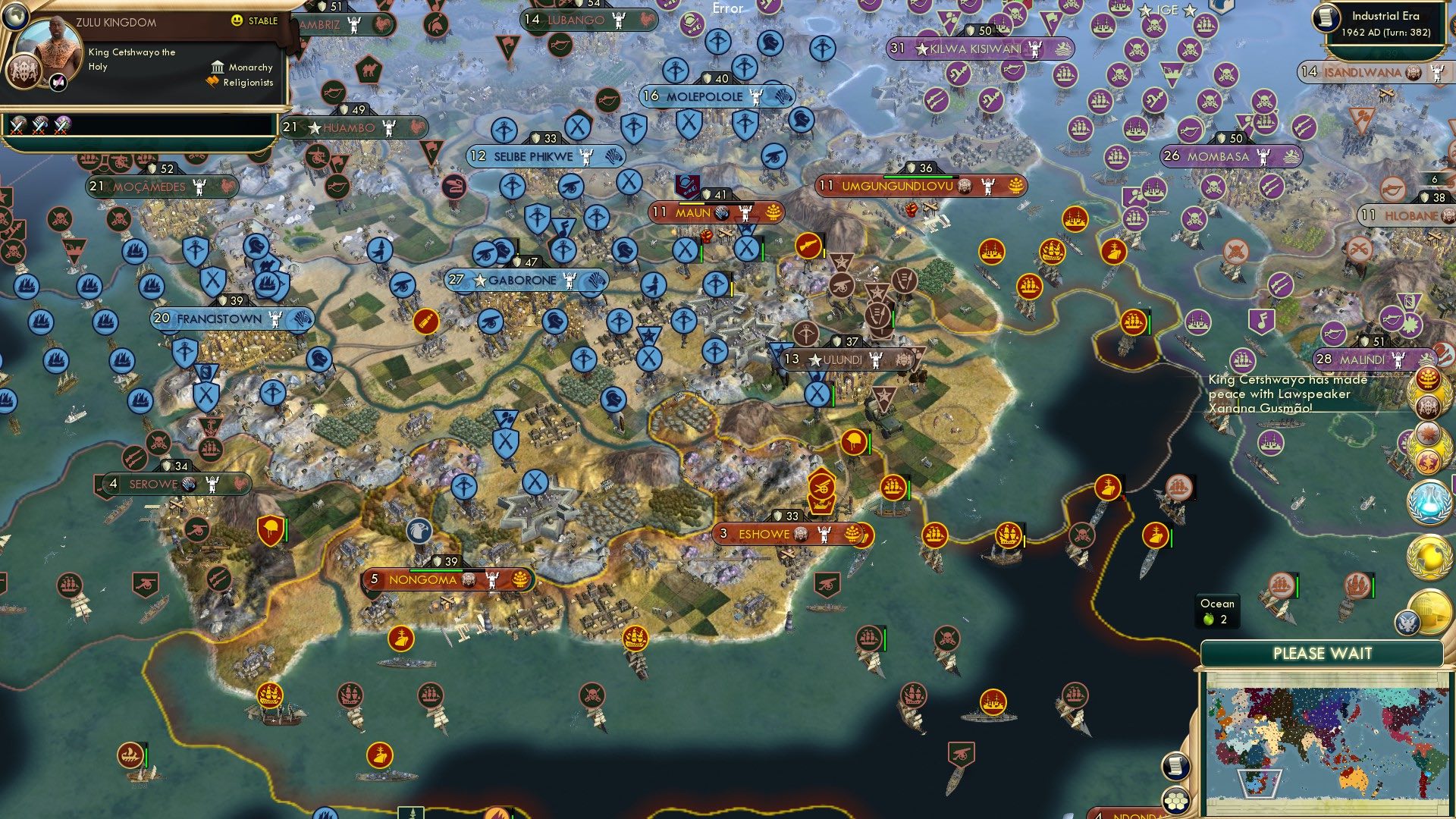Open the notification log scroll icon beside minimap

(x=1175, y=765)
